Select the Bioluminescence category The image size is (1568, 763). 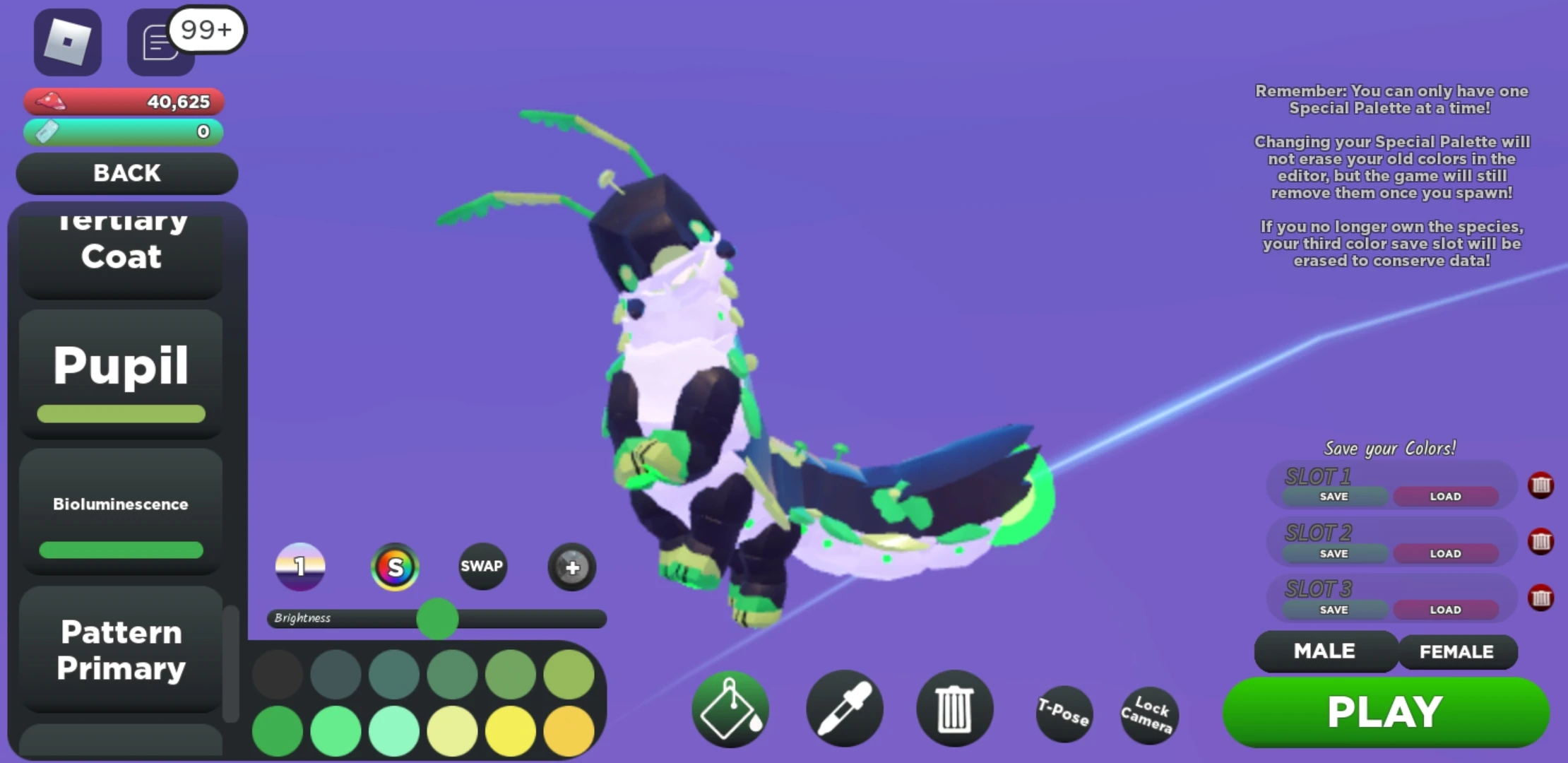tap(120, 504)
